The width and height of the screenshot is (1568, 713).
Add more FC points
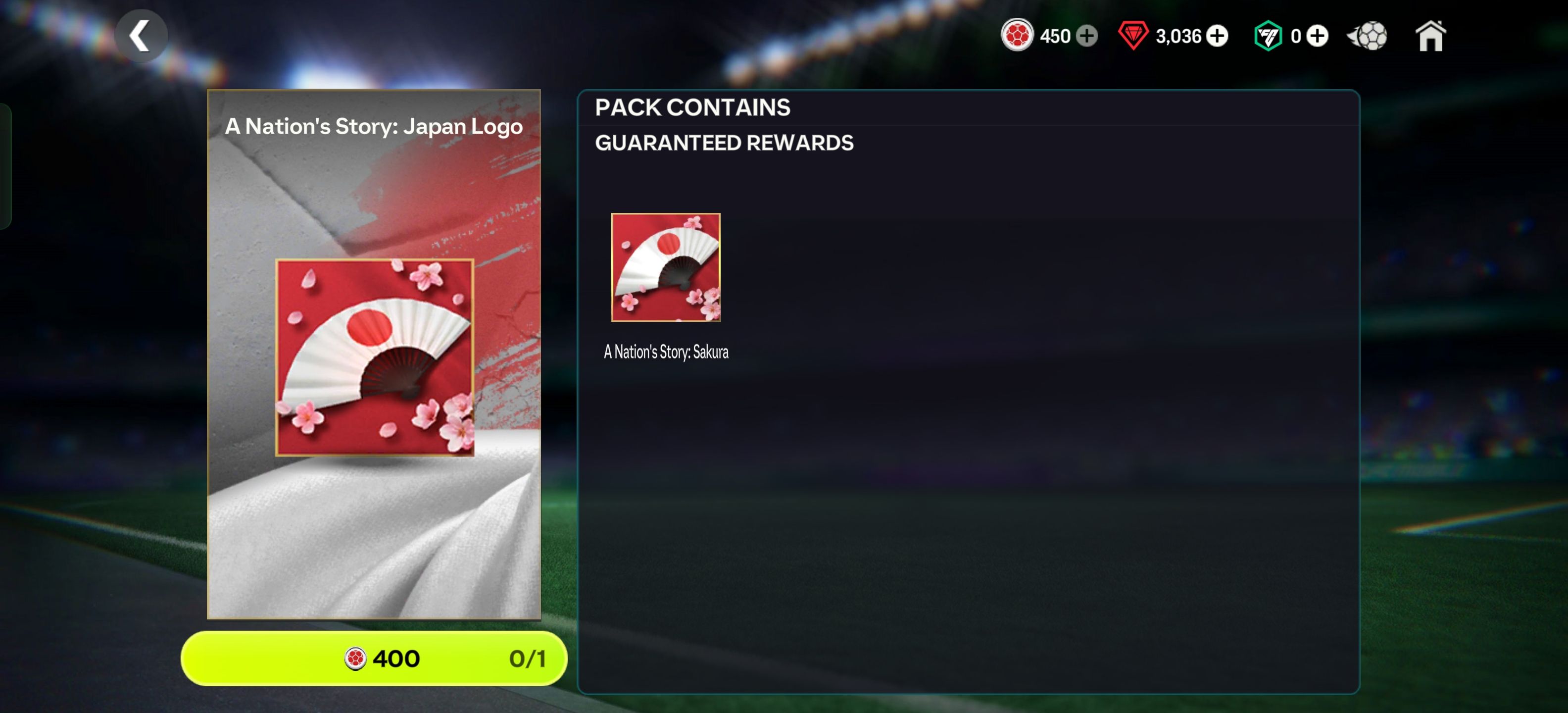[1317, 36]
